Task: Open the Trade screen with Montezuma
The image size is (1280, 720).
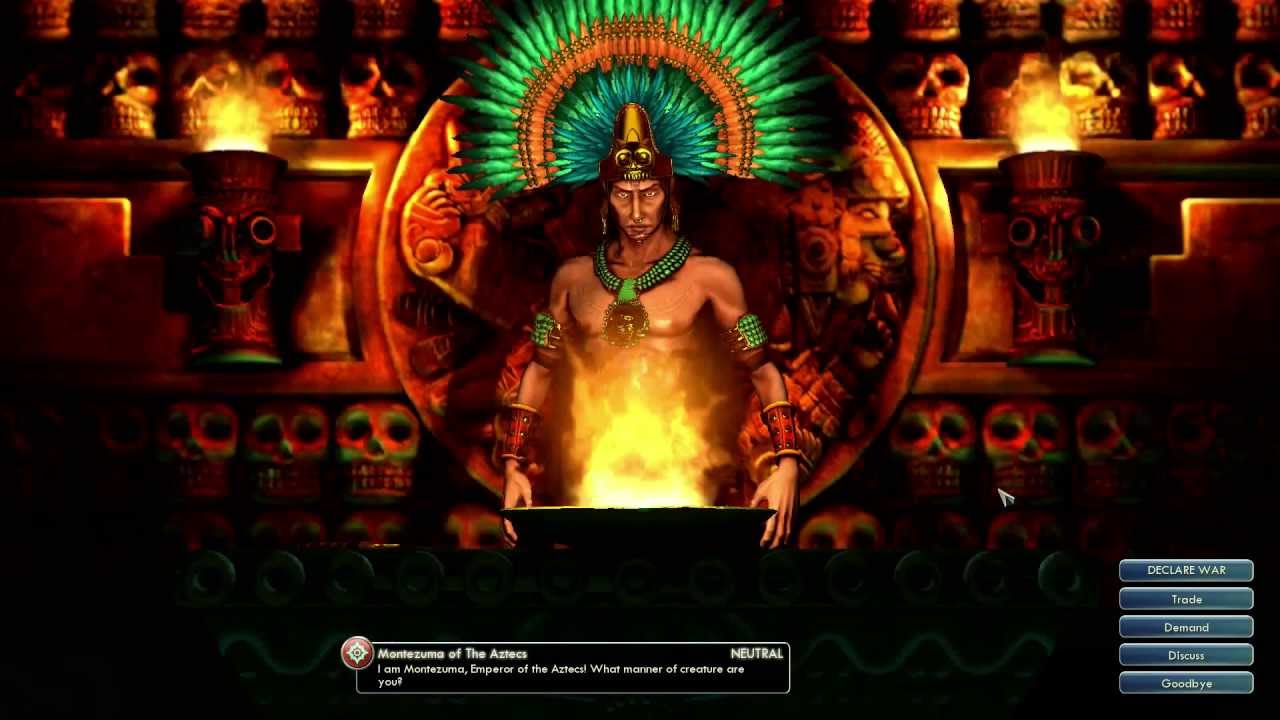Action: [1186, 599]
